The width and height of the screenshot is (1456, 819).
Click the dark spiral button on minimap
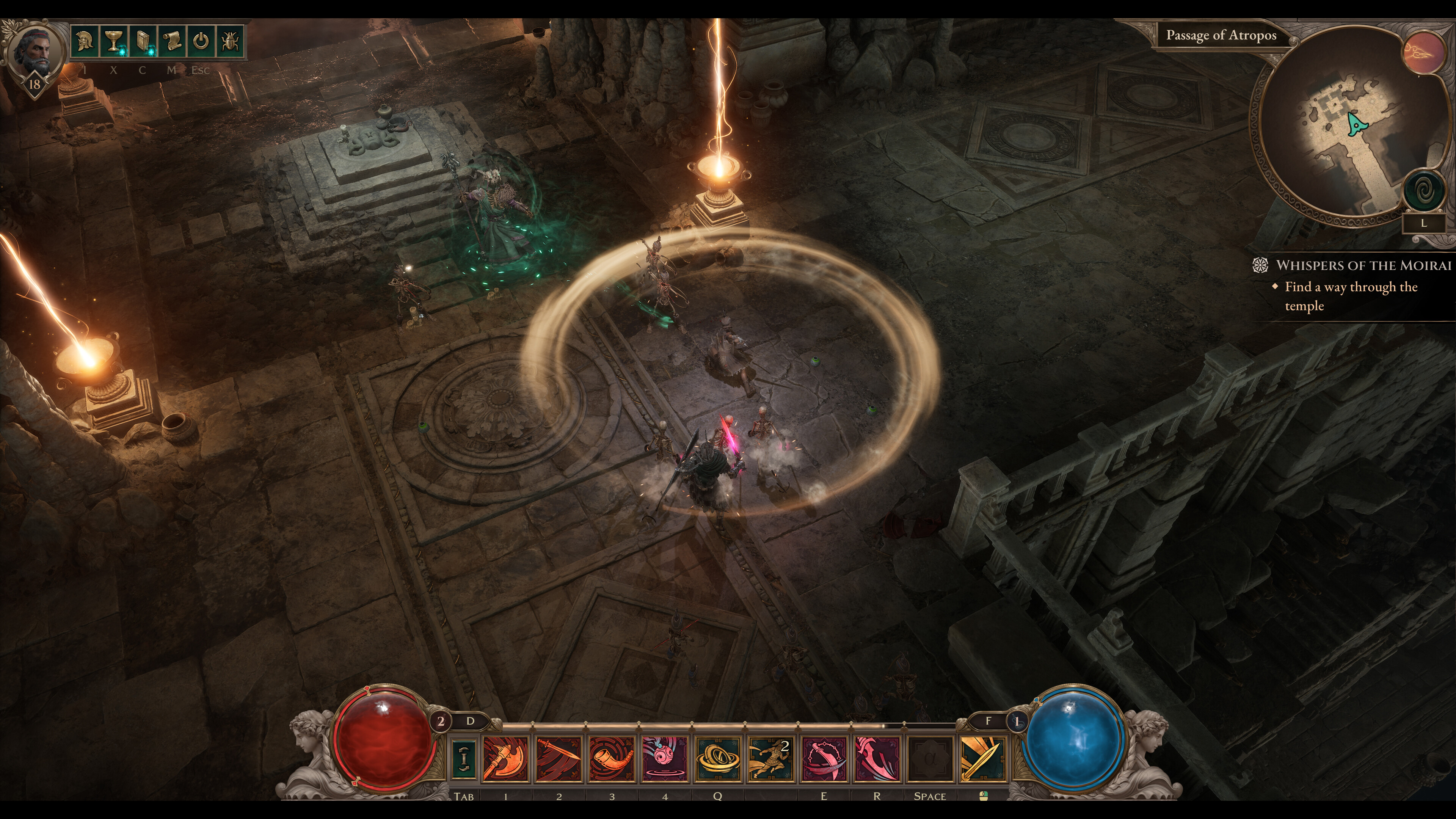(x=1423, y=191)
